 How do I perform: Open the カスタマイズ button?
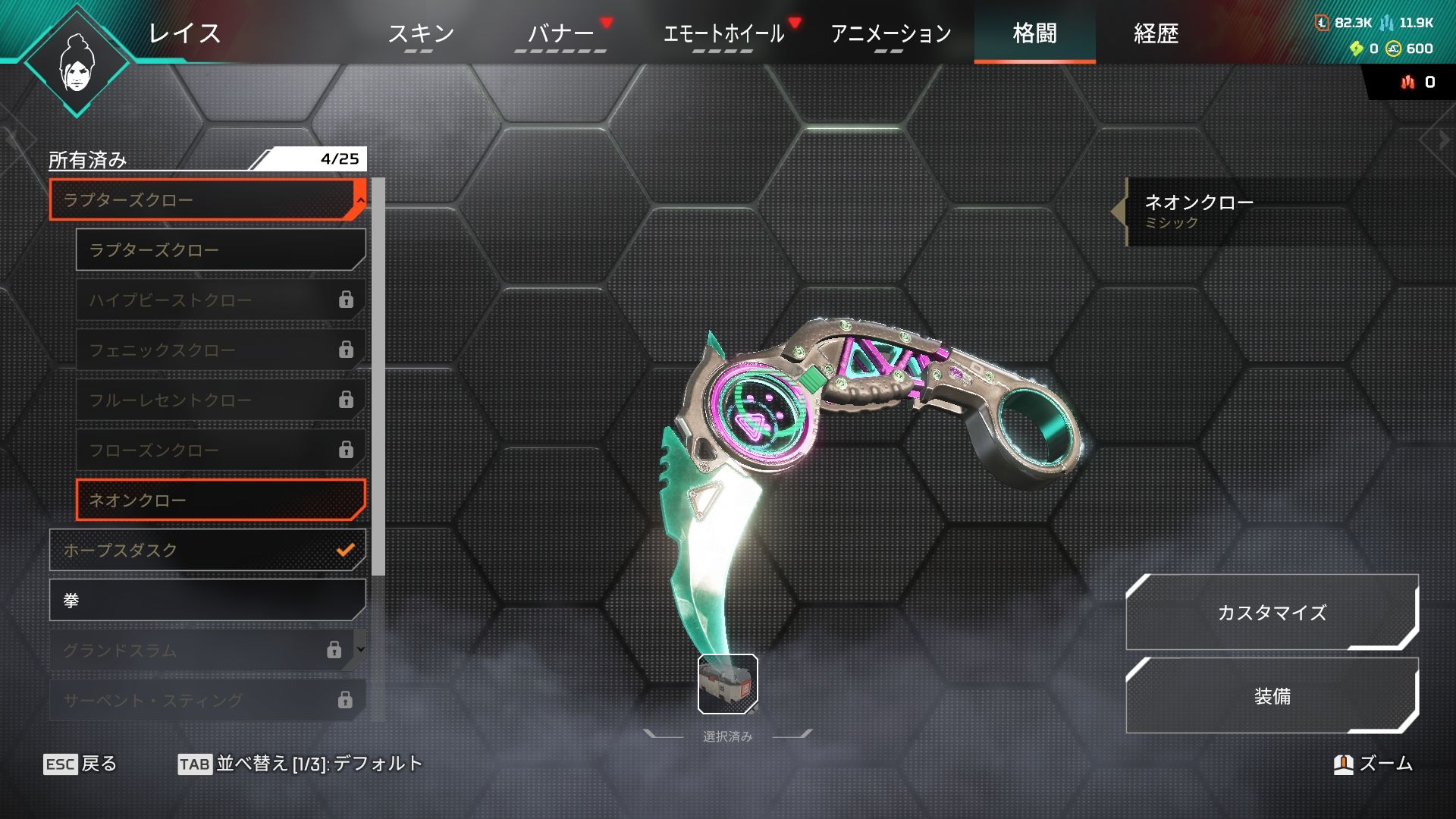(x=1272, y=613)
